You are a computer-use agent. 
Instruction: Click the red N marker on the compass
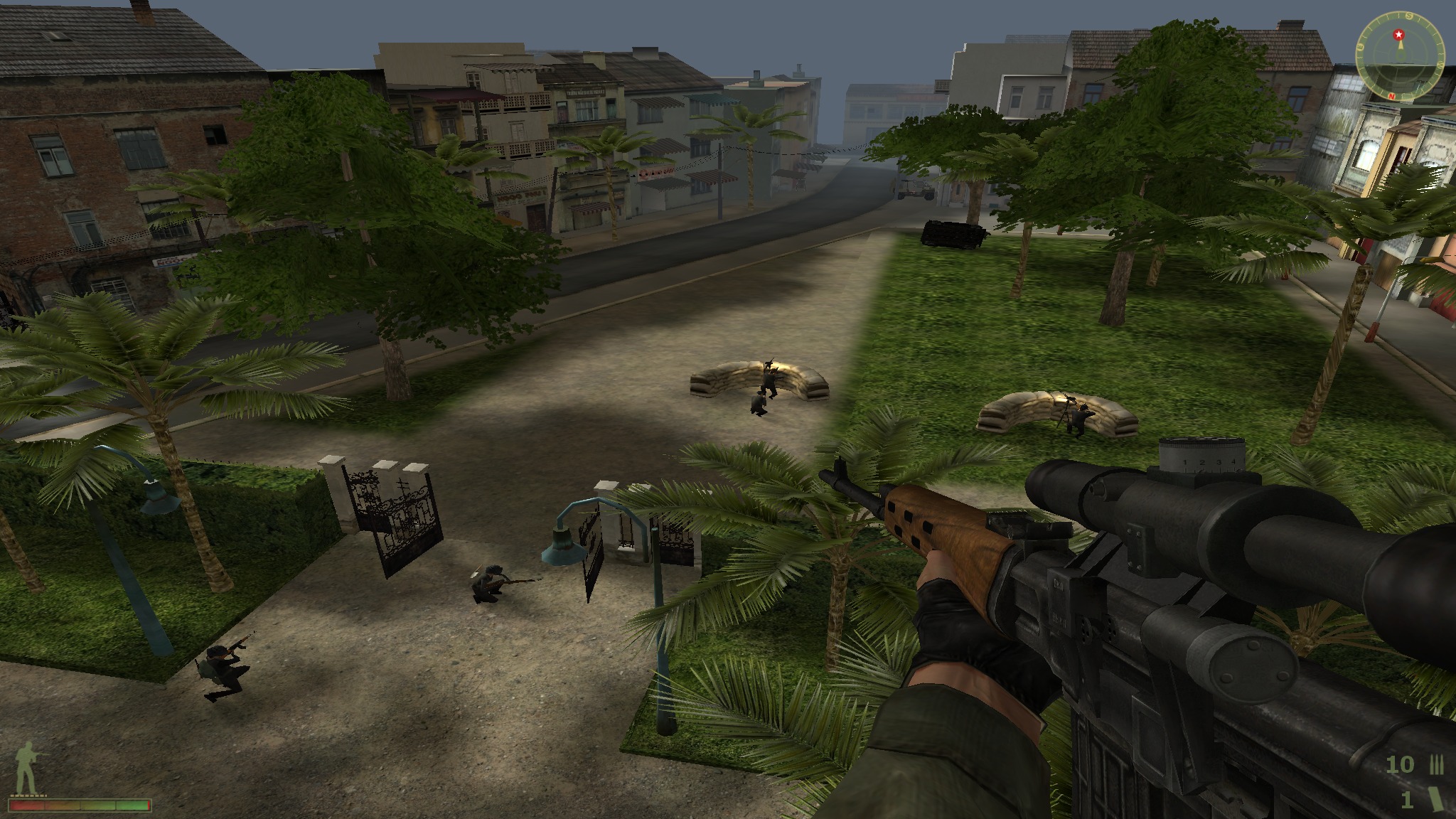pos(1392,95)
